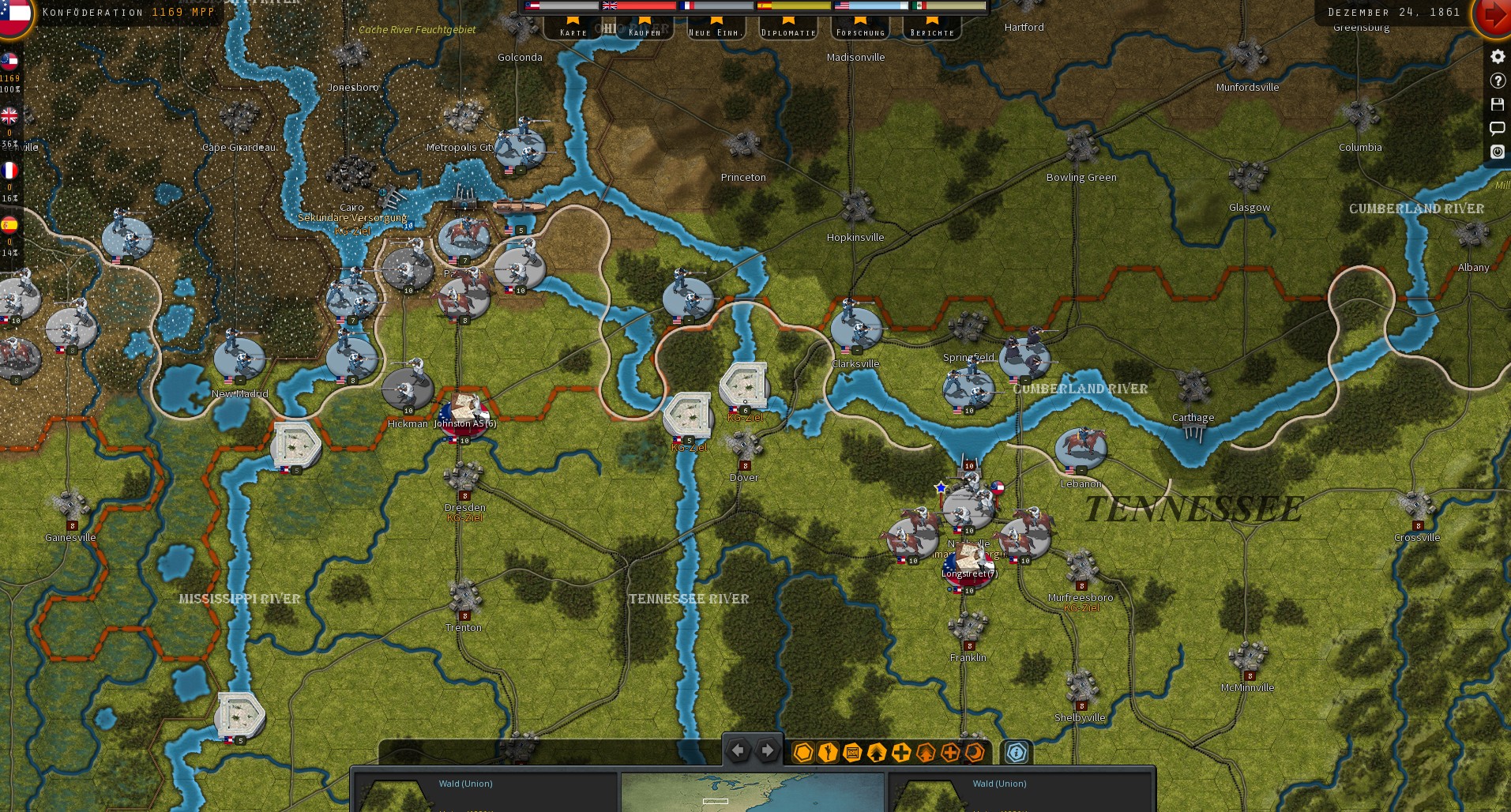Open the Diplomatie menu
The width and height of the screenshot is (1511, 812).
[x=787, y=32]
